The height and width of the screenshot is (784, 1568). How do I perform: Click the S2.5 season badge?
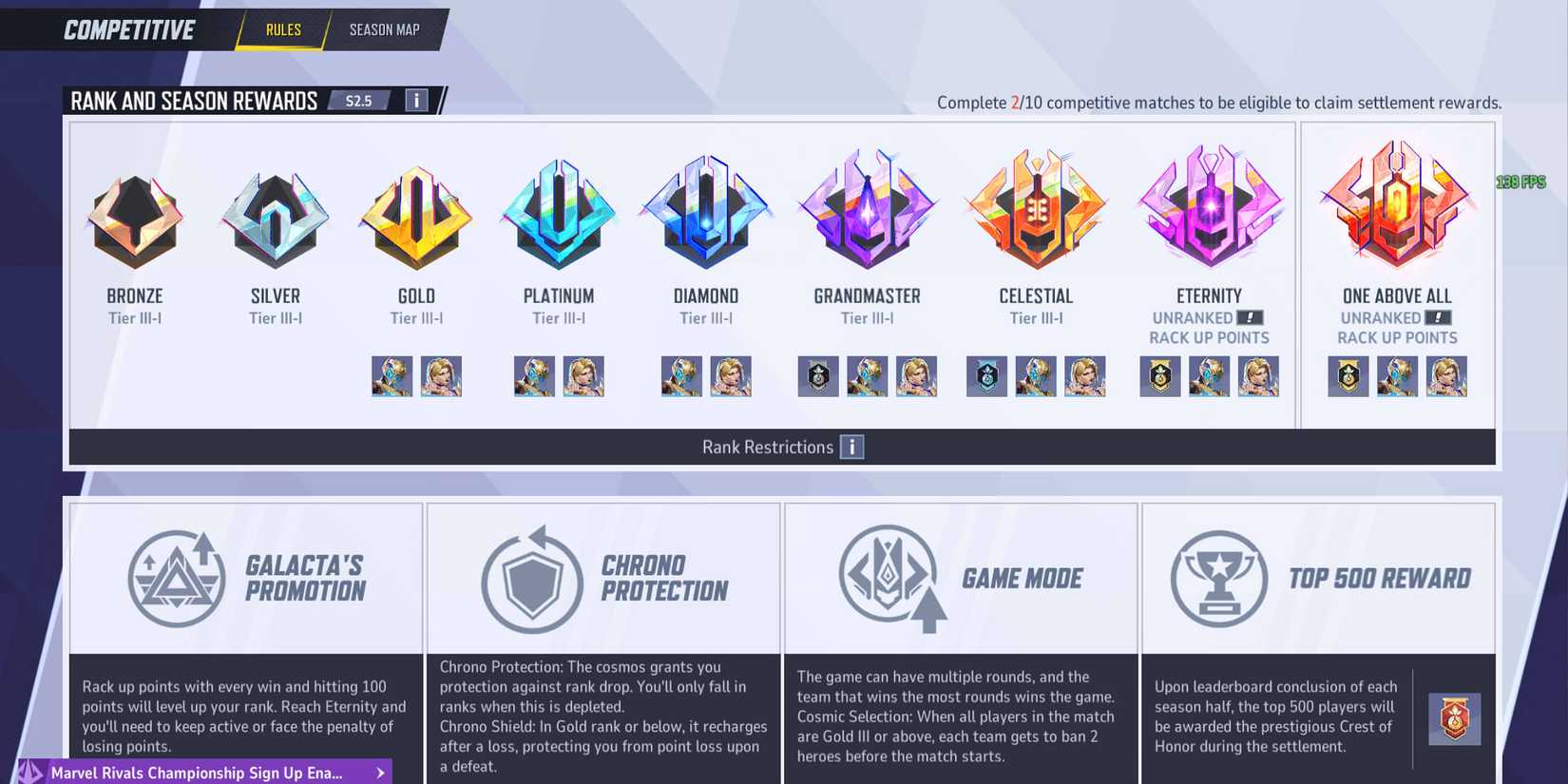pyautogui.click(x=359, y=100)
